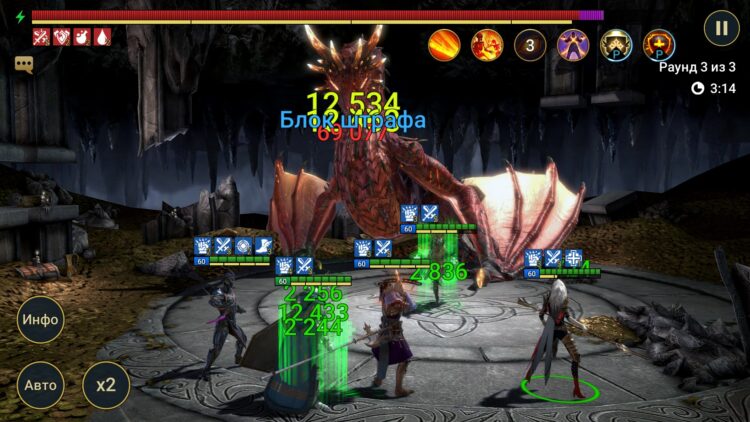Inspect the boss skill on 3-turn cooldown
The width and height of the screenshot is (750, 422).
click(530, 44)
